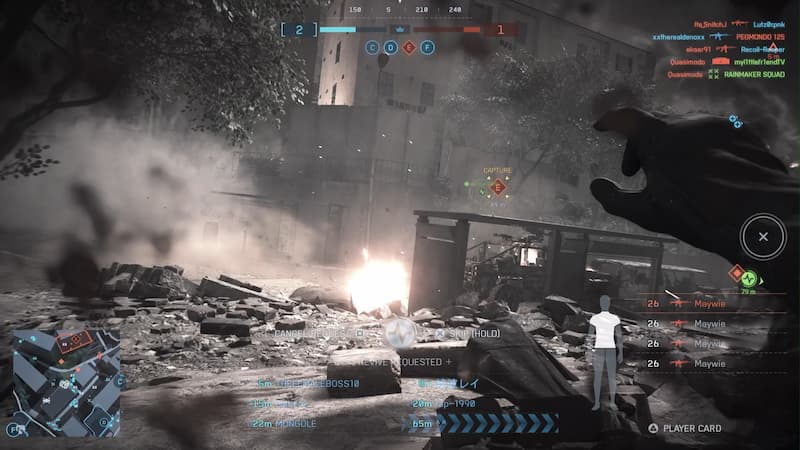Screen dimensions: 800x450
Task: Select contested objective E in the top bar
Action: (409, 47)
